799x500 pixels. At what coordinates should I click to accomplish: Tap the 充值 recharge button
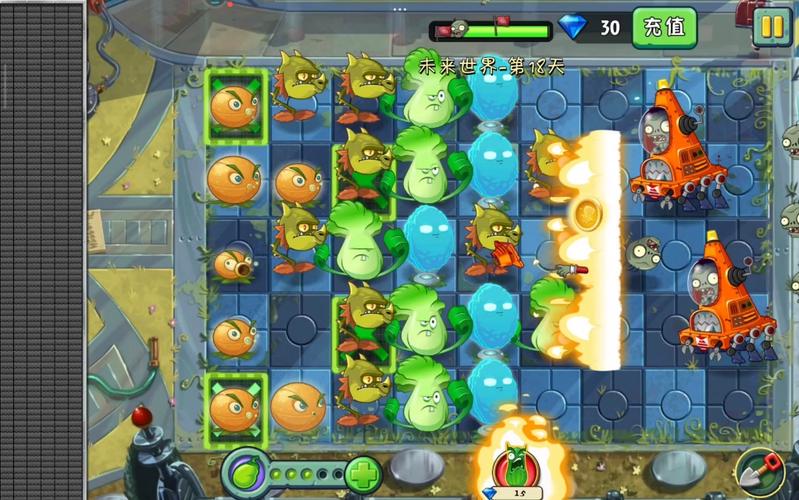(x=664, y=27)
